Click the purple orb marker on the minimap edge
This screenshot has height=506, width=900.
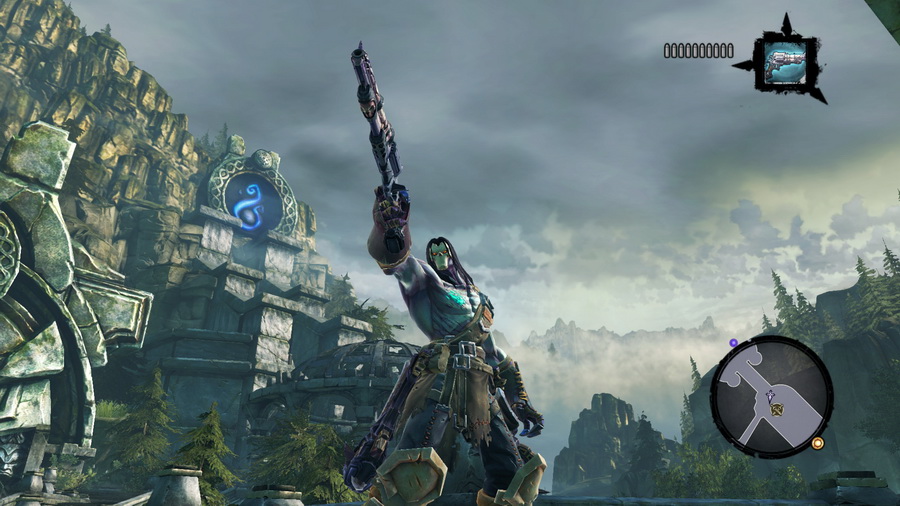click(x=733, y=343)
